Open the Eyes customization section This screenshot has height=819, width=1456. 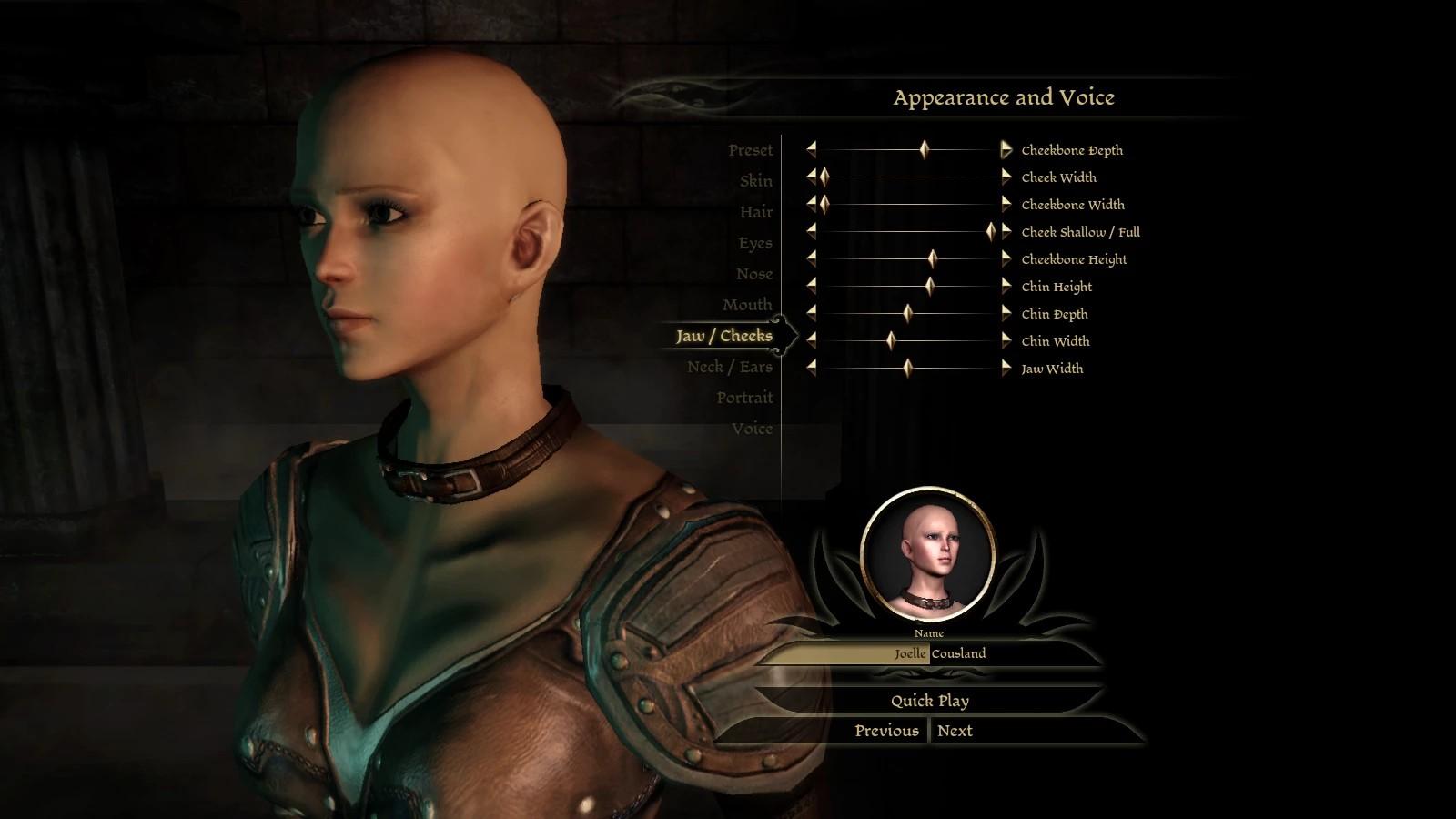click(x=754, y=243)
